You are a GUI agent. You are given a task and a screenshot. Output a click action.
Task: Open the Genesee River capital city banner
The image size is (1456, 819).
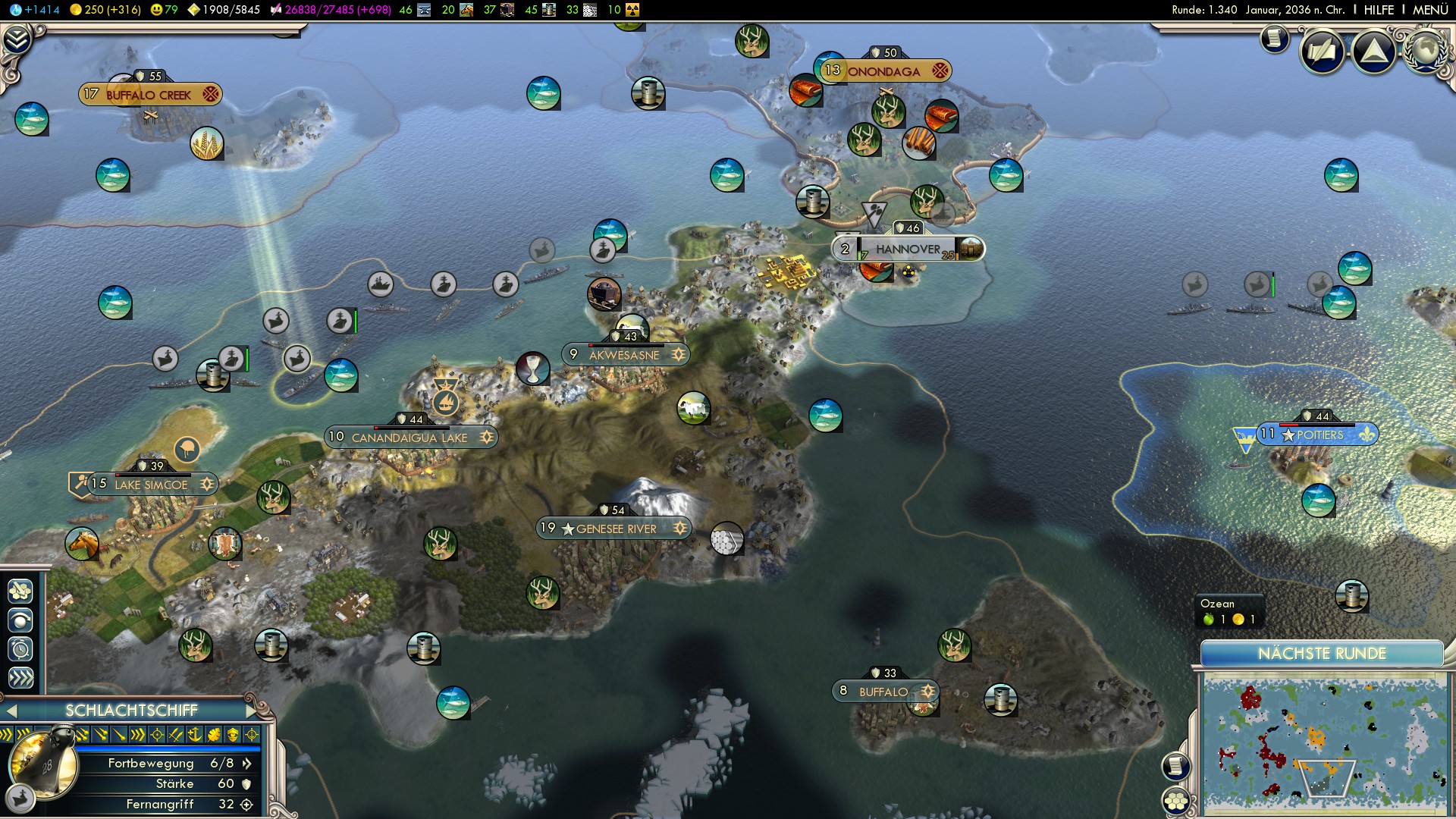point(614,529)
